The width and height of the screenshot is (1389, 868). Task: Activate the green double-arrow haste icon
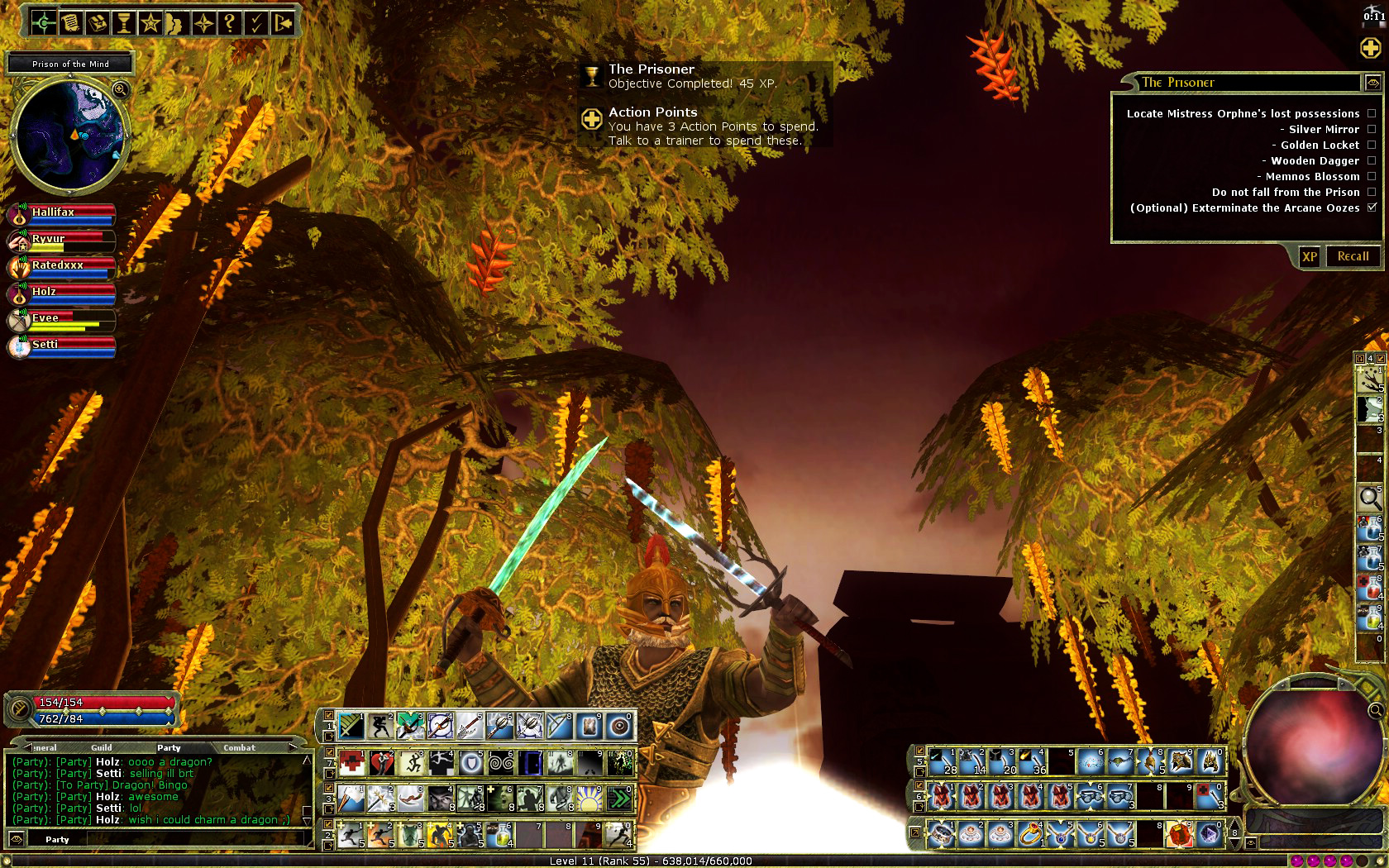(x=619, y=799)
